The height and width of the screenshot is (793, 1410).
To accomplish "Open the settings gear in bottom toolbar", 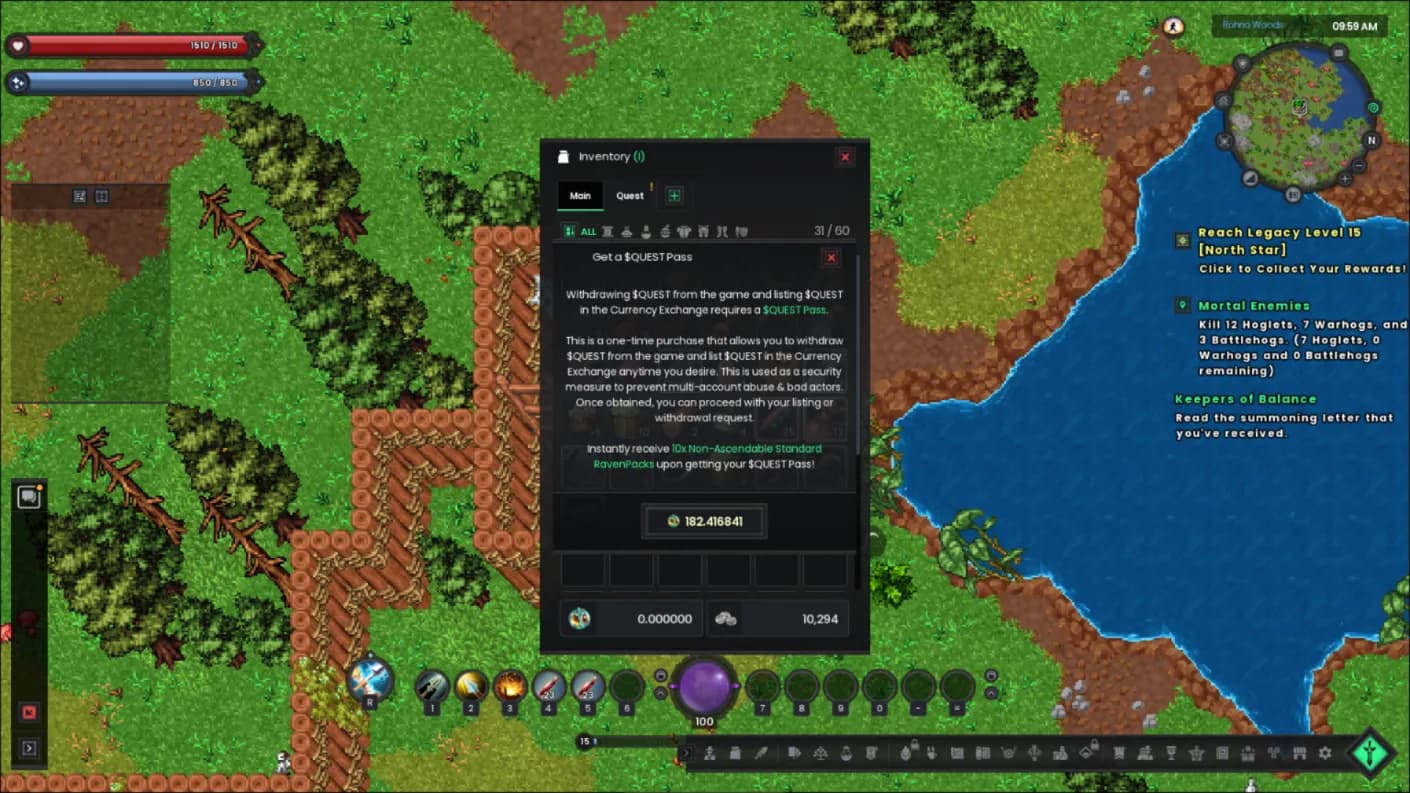I will 1325,753.
